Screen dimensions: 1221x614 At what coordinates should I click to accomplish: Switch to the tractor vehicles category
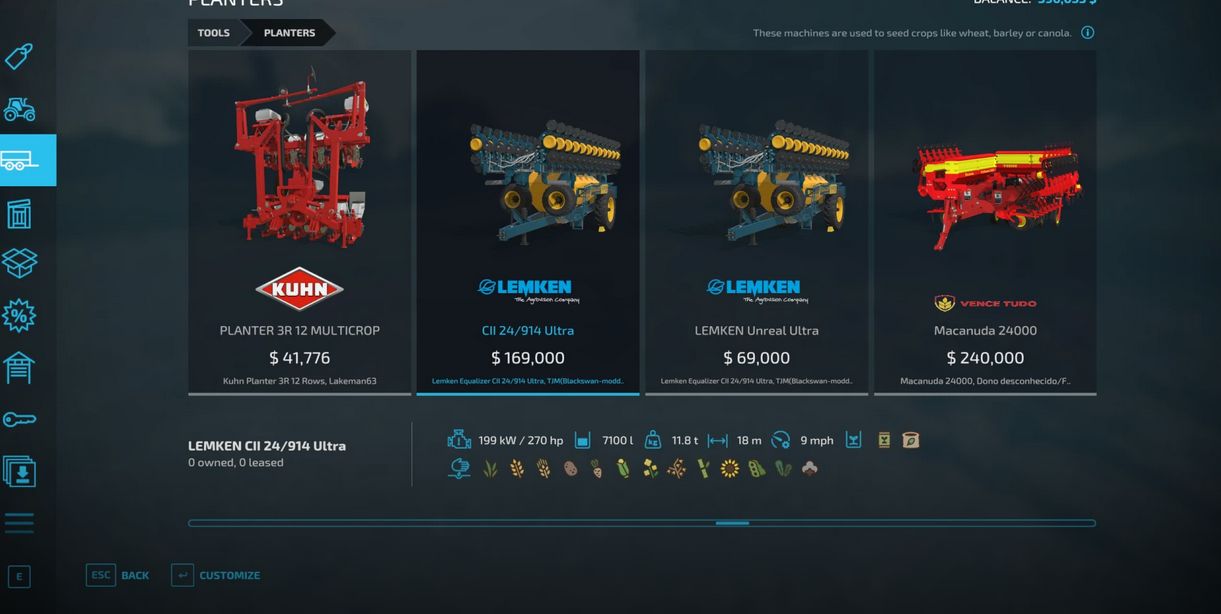tap(19, 108)
